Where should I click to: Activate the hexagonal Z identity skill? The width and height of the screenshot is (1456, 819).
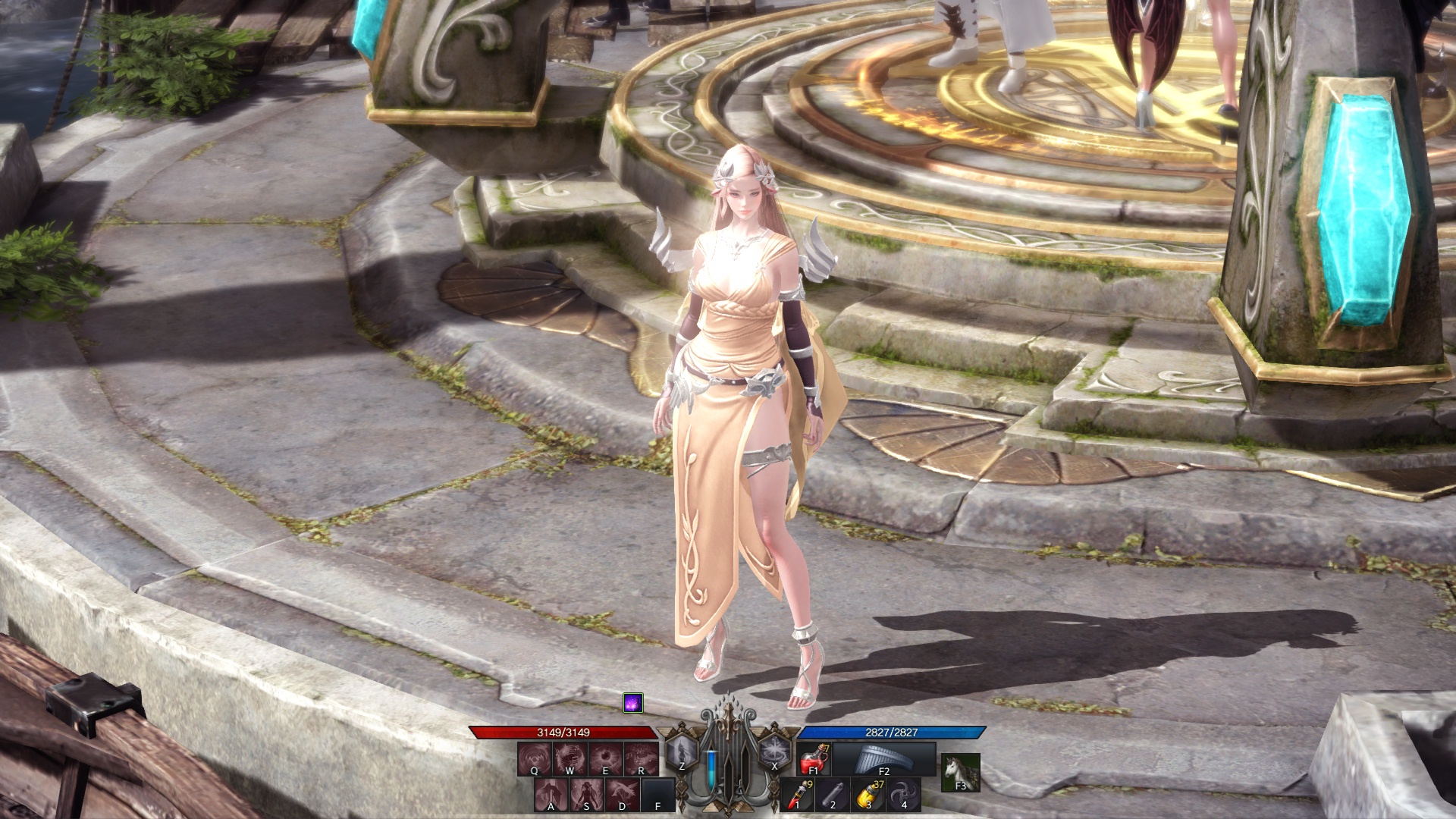681,753
